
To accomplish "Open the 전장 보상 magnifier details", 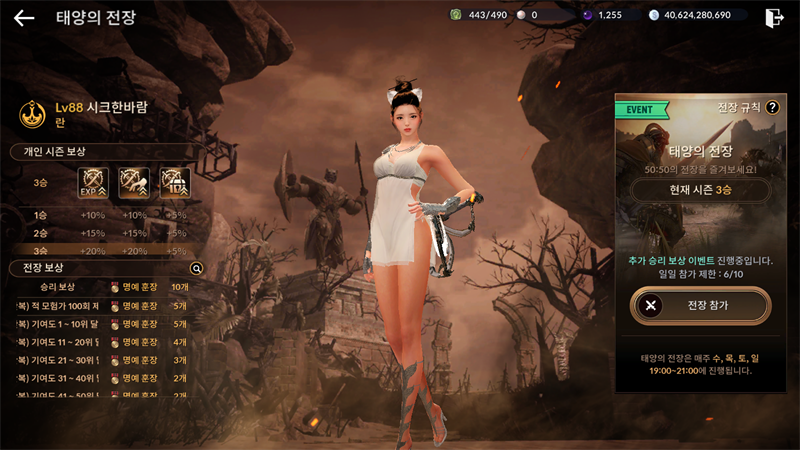I will (197, 269).
